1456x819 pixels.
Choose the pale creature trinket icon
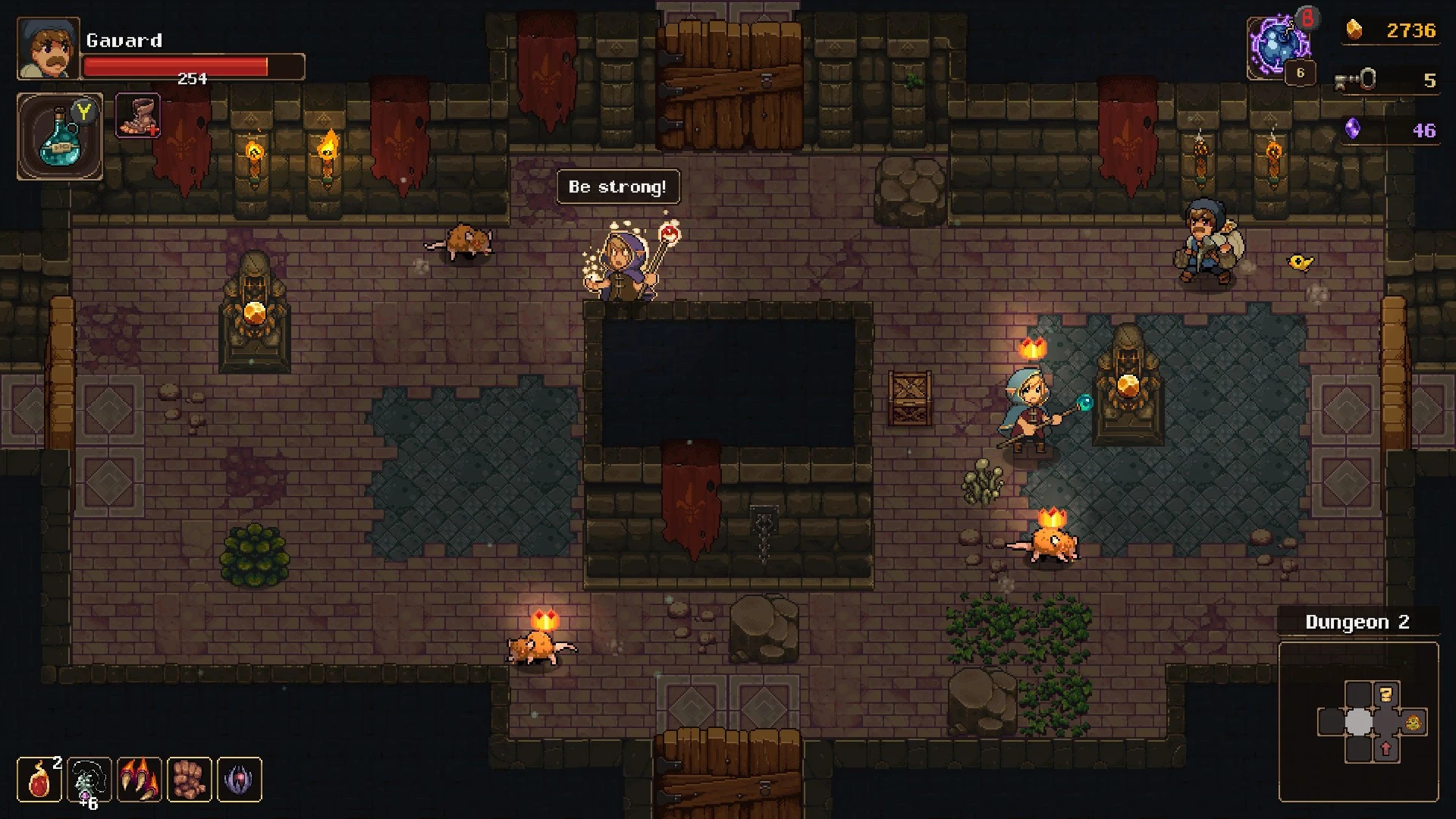(89, 779)
